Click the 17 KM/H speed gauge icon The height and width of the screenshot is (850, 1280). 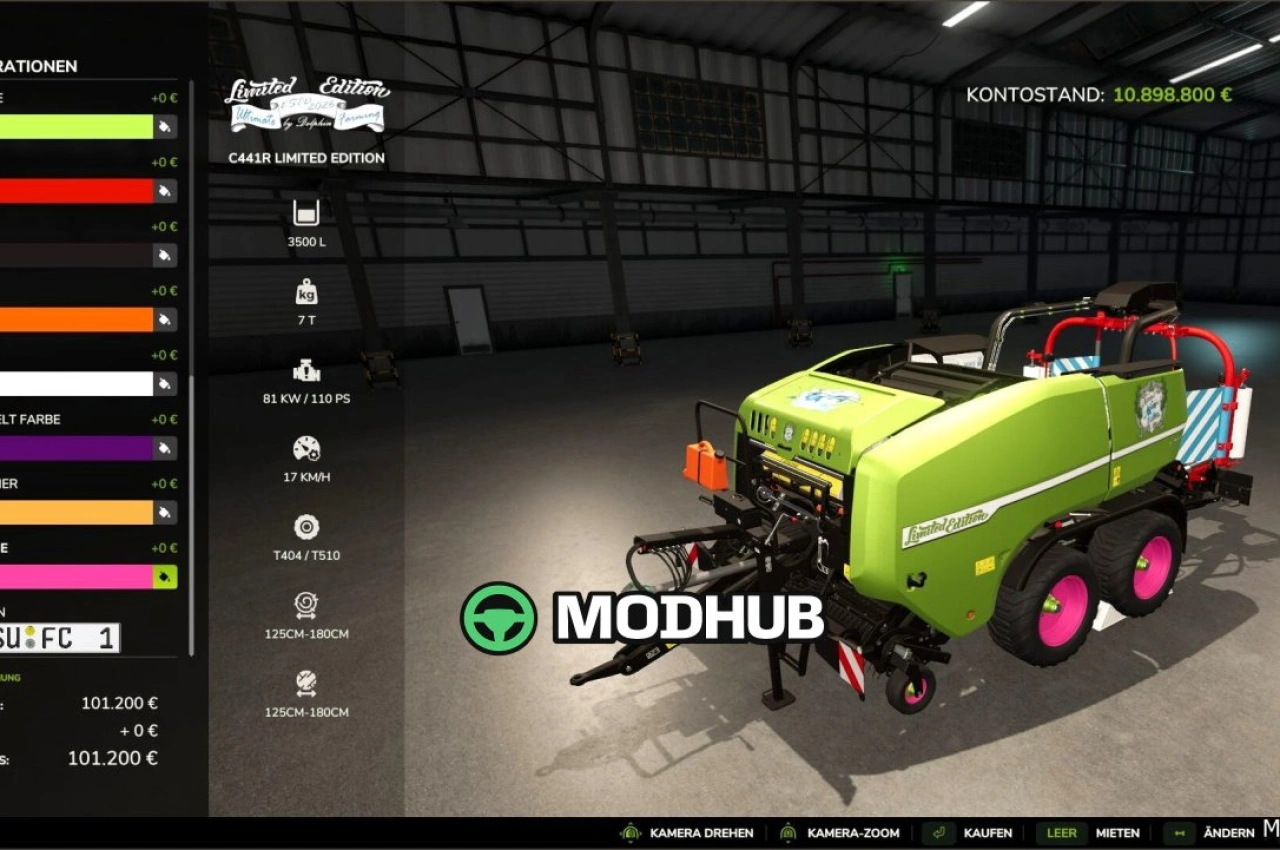pyautogui.click(x=305, y=450)
